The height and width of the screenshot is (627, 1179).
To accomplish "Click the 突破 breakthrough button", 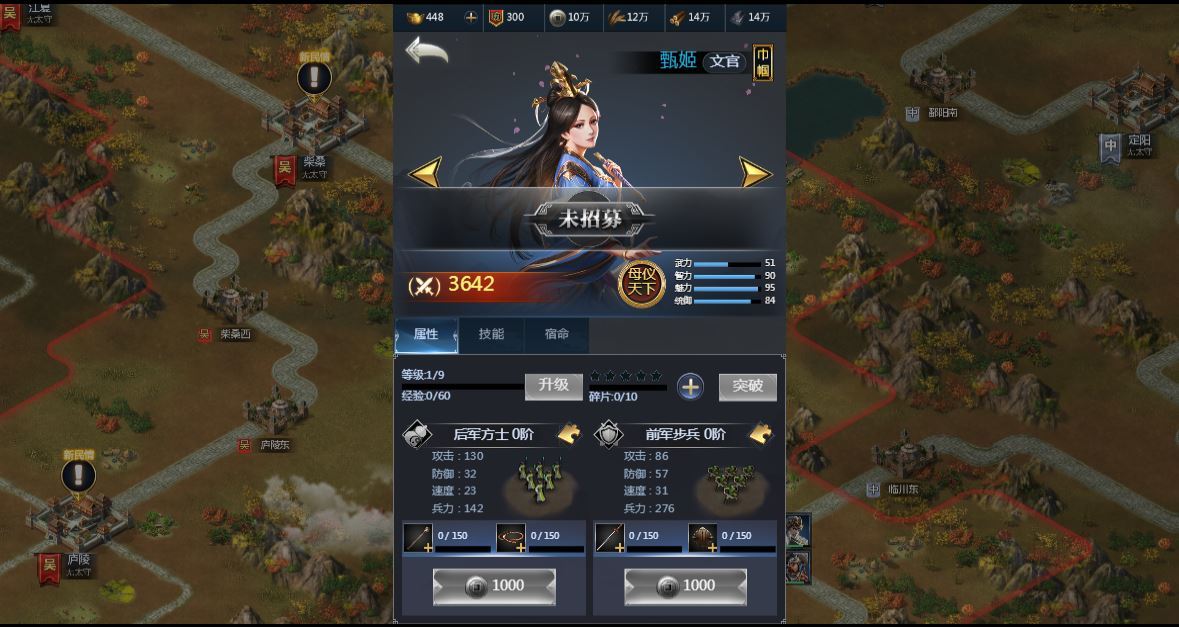I will point(747,386).
